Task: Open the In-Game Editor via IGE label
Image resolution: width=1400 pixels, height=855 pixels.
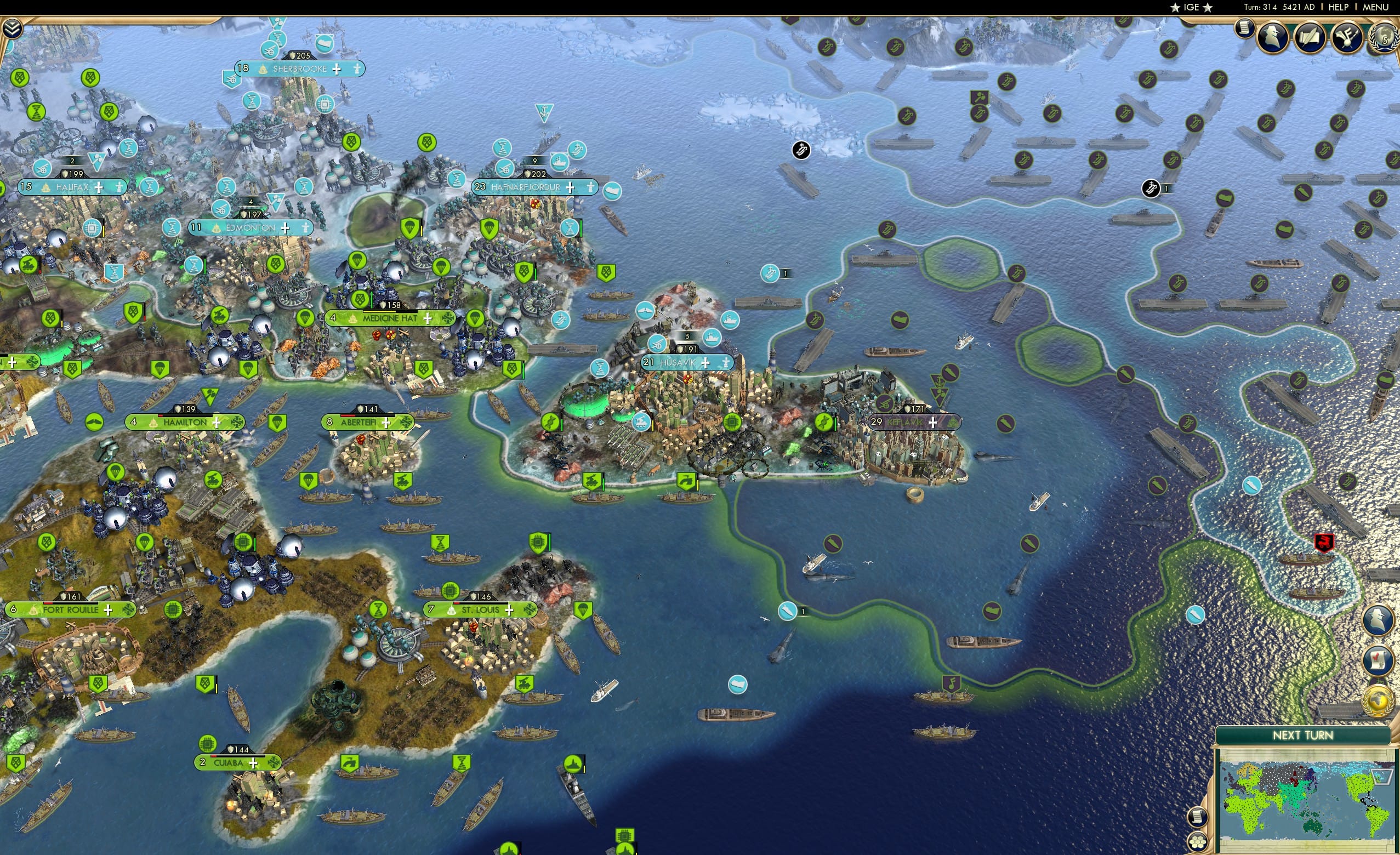Action: coord(1192,7)
